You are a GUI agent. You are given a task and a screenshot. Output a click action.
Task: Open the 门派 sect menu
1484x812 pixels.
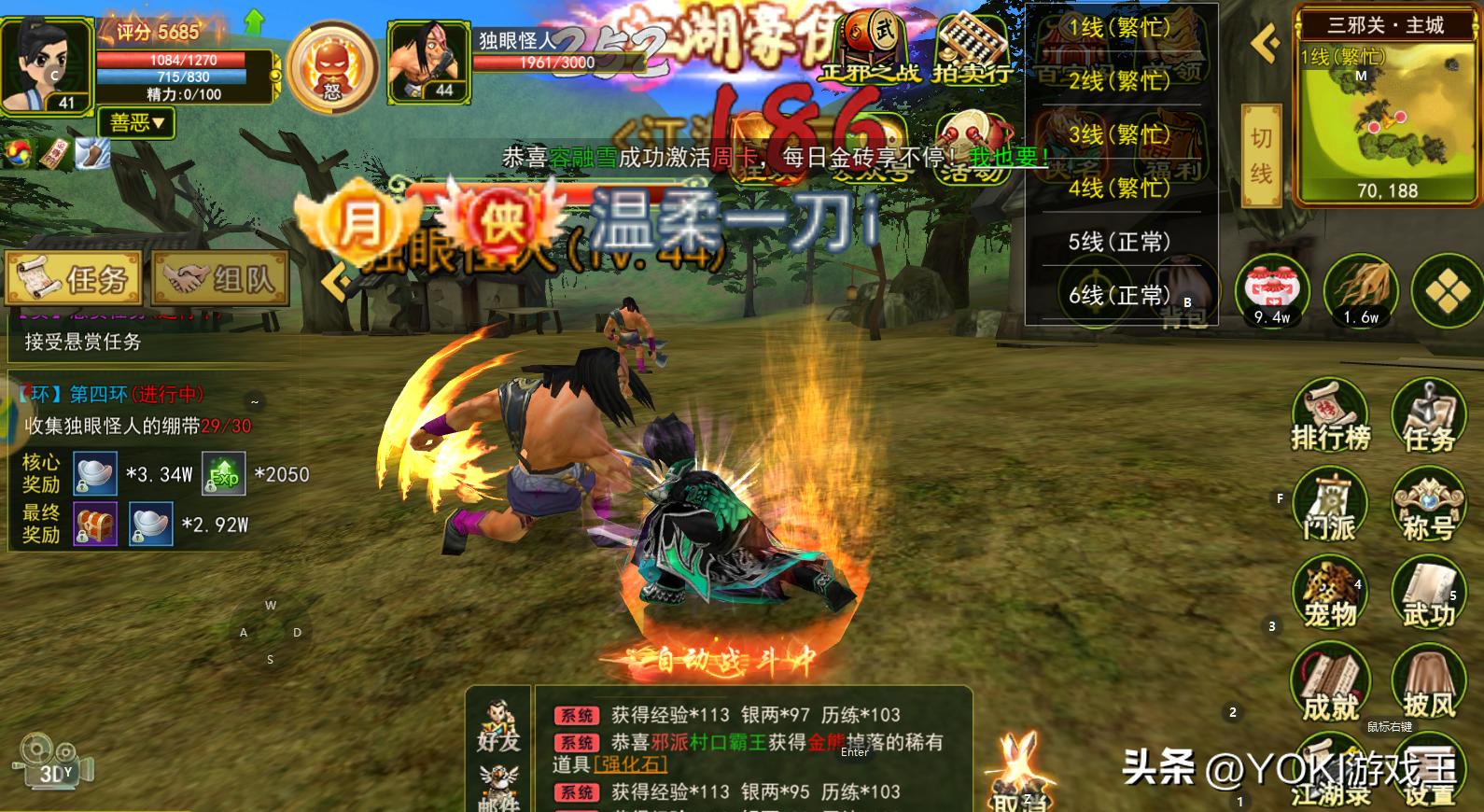click(1330, 508)
